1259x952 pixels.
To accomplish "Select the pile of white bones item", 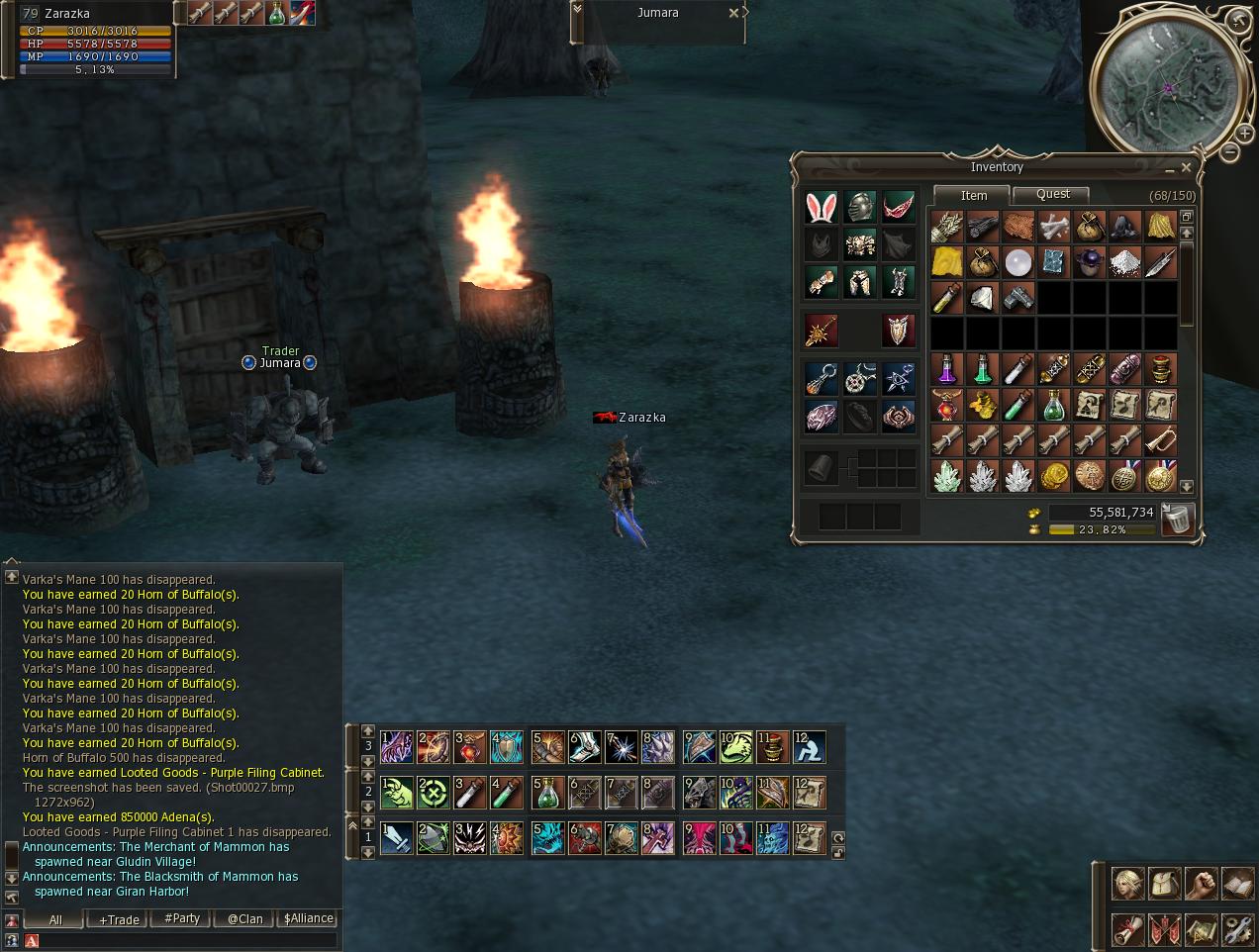I will (1054, 227).
